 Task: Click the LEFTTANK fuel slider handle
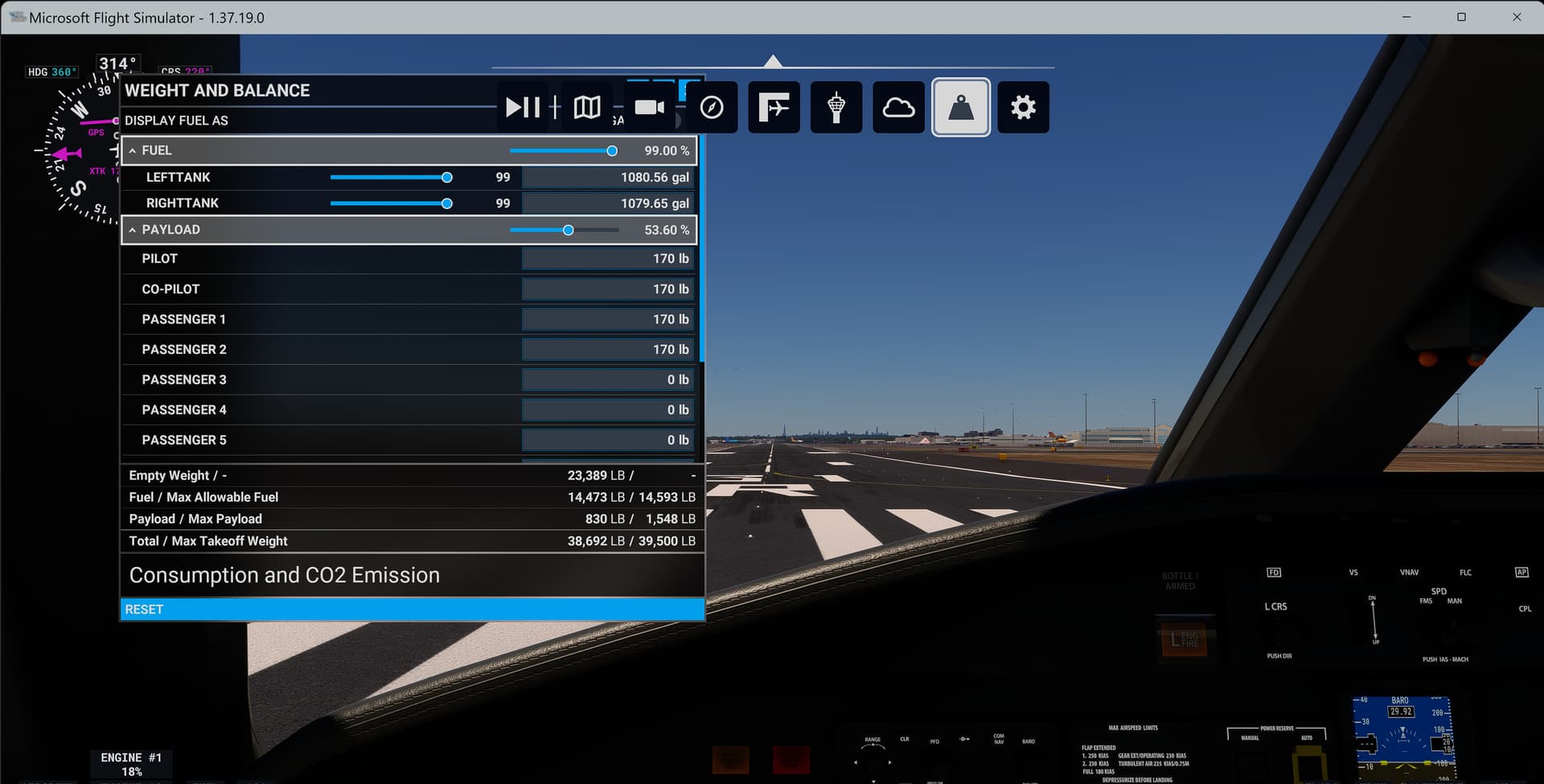tap(446, 177)
